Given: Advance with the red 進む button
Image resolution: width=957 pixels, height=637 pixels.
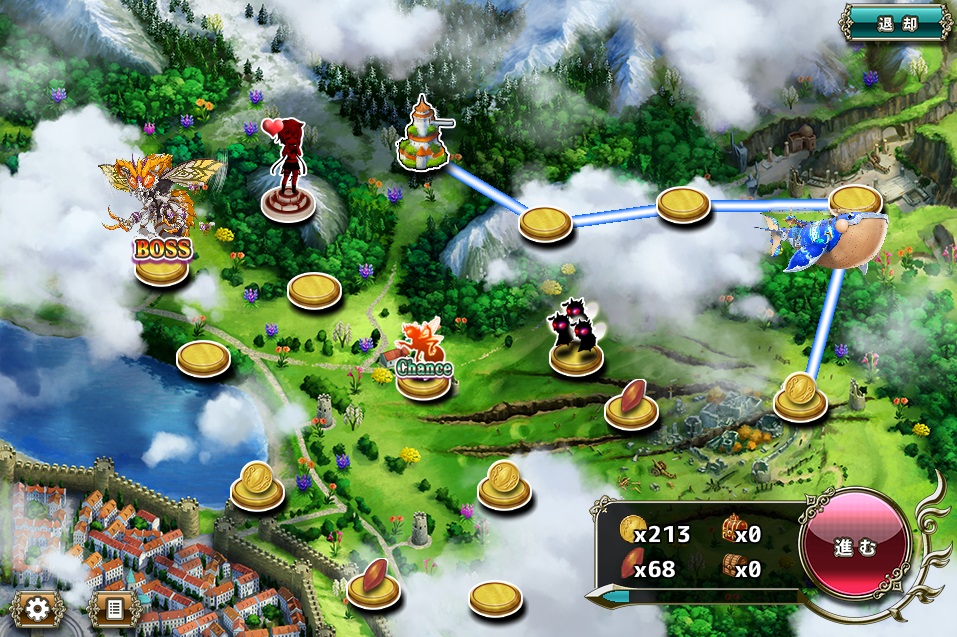Looking at the screenshot, I should click(x=855, y=548).
